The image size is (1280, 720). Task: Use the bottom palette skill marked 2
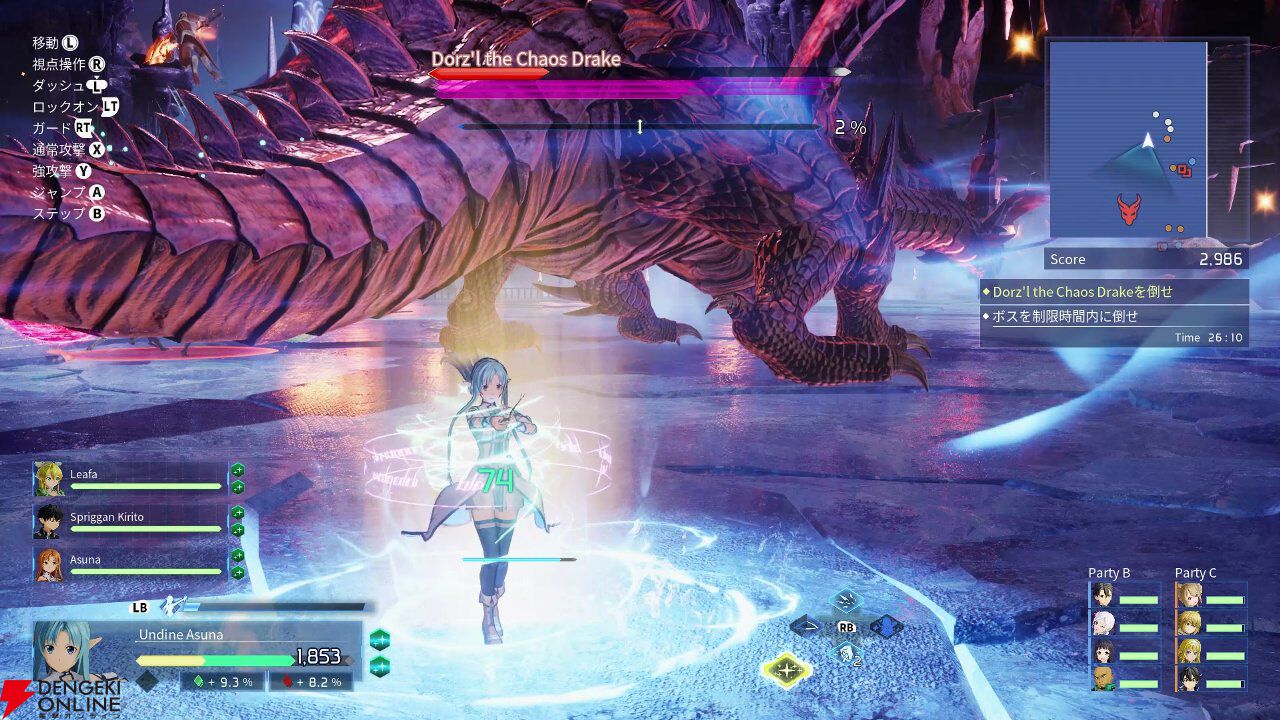pyautogui.click(x=846, y=654)
